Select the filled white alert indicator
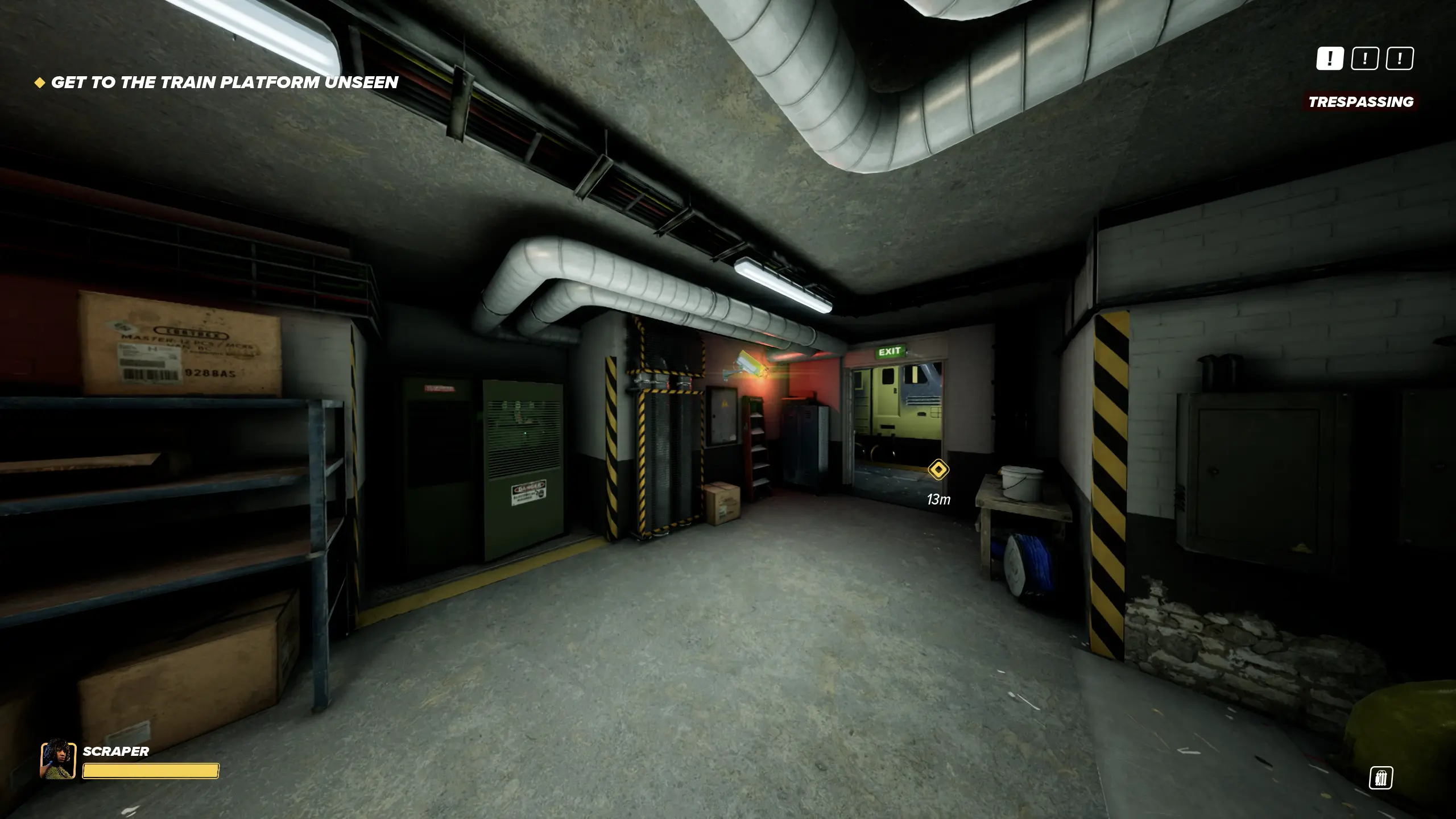Screen dimensions: 1456x819 1330,59
